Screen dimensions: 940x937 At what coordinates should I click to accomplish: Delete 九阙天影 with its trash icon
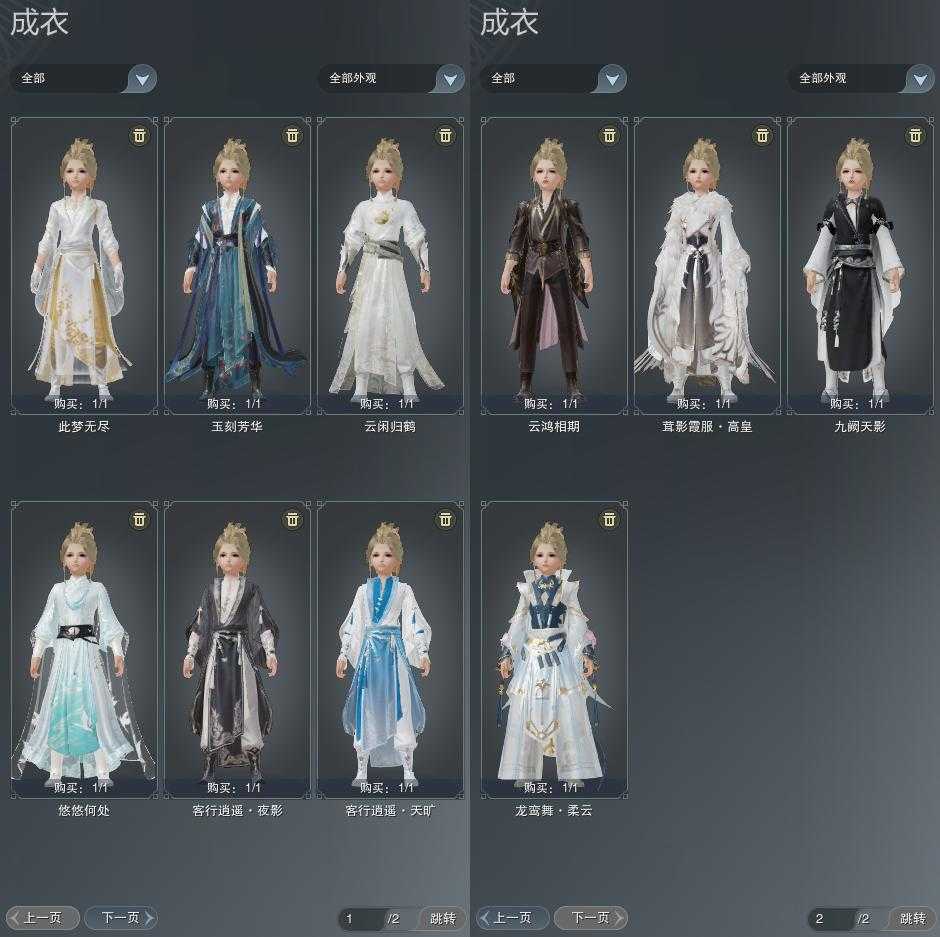click(915, 135)
